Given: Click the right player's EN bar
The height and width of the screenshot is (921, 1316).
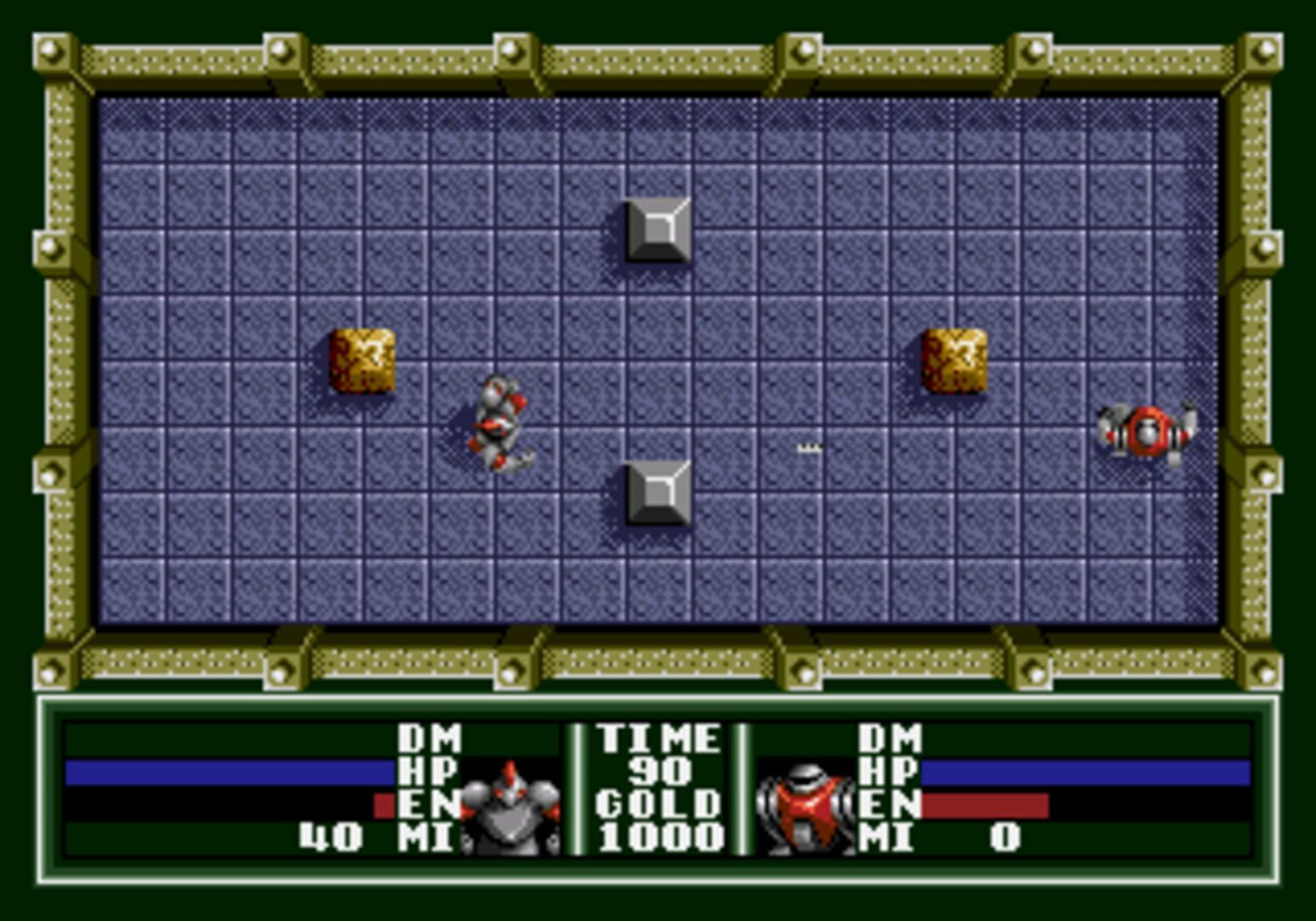Looking at the screenshot, I should click(985, 805).
